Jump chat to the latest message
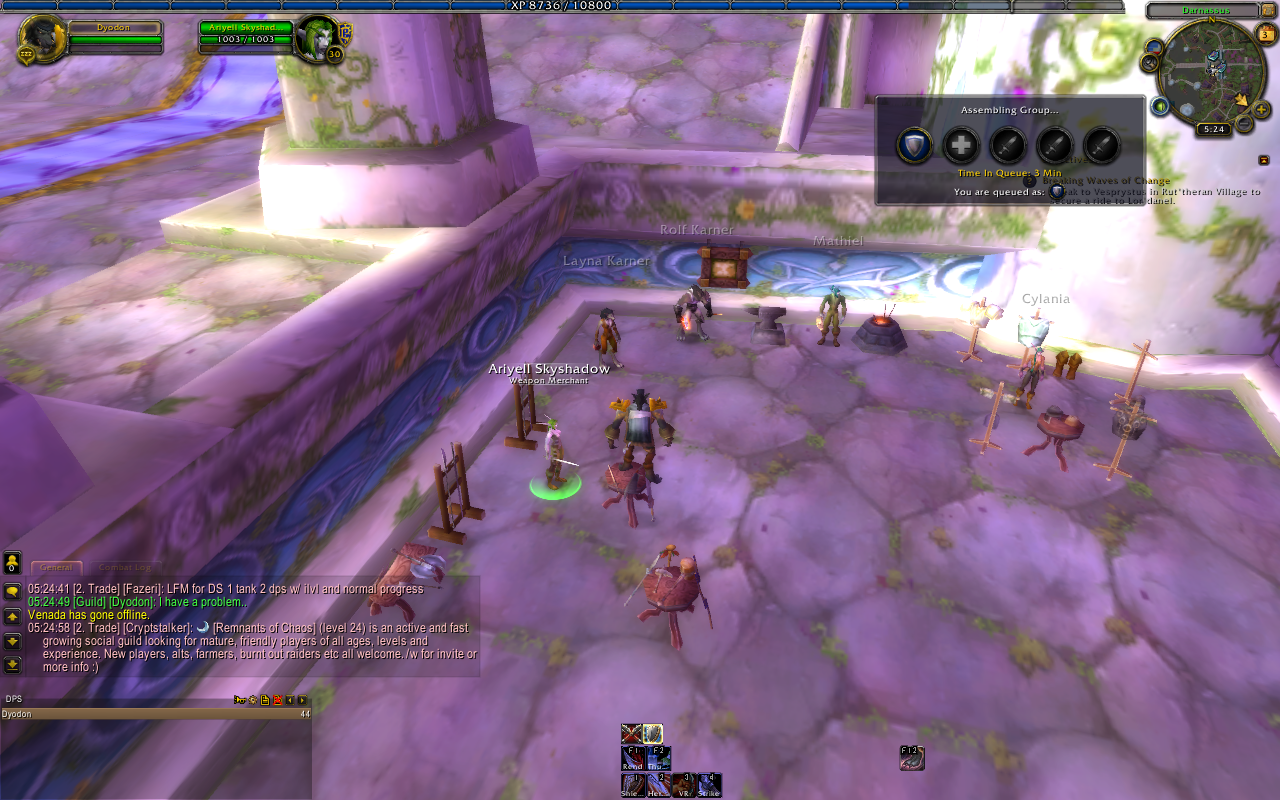This screenshot has width=1280, height=800. point(12,664)
